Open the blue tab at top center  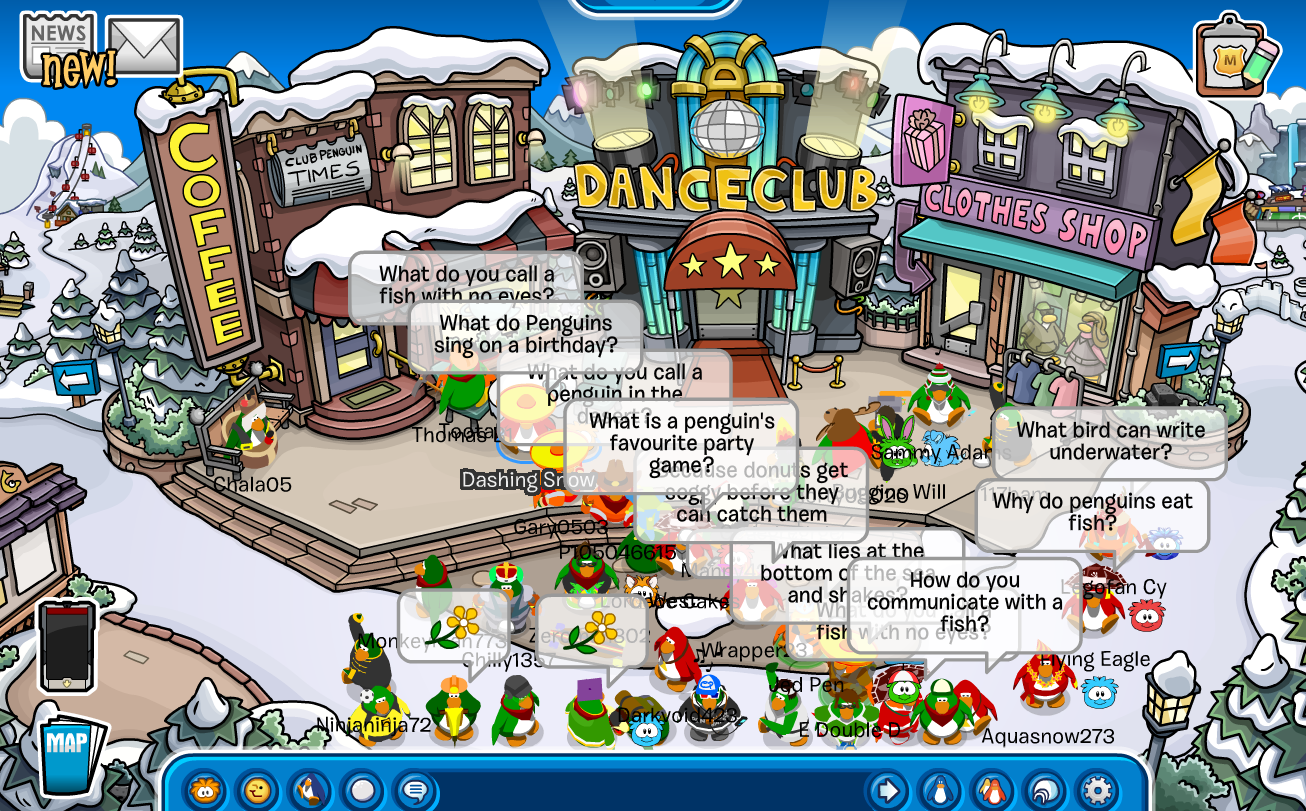point(655,6)
